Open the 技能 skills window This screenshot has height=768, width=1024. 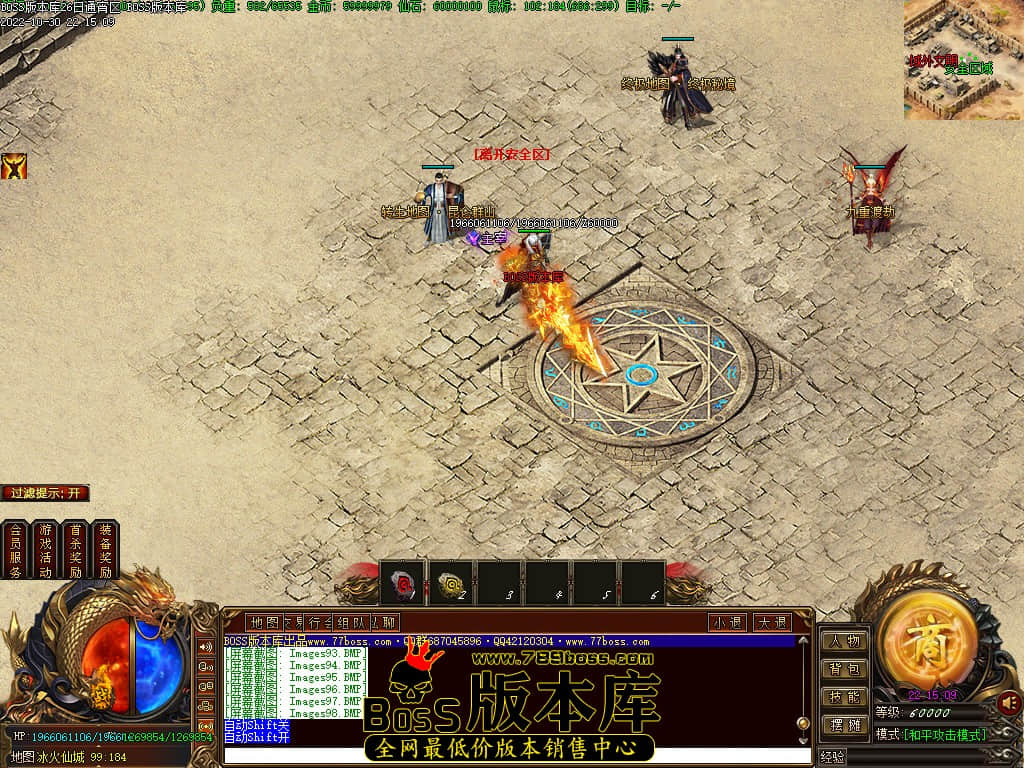click(x=844, y=697)
